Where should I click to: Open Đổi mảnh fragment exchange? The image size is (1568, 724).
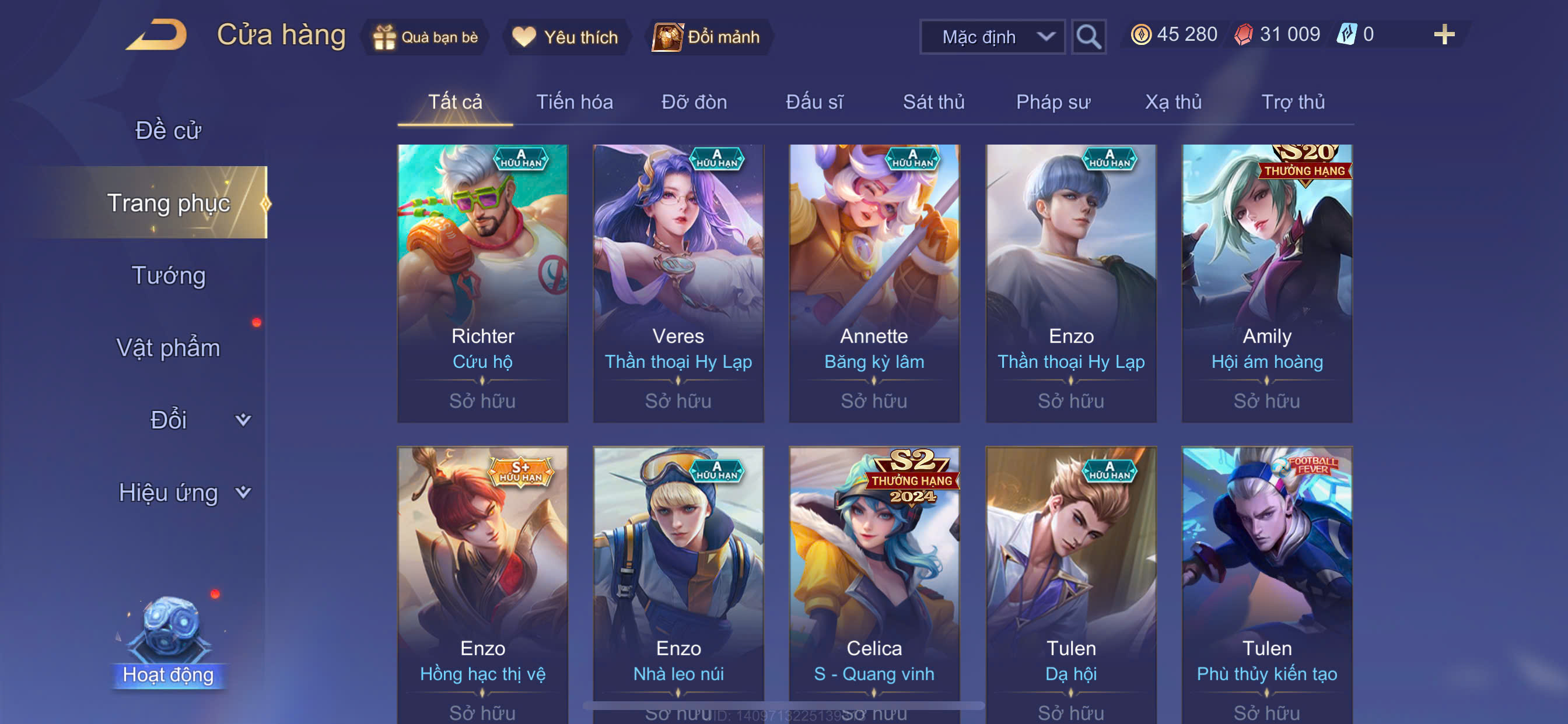(708, 37)
